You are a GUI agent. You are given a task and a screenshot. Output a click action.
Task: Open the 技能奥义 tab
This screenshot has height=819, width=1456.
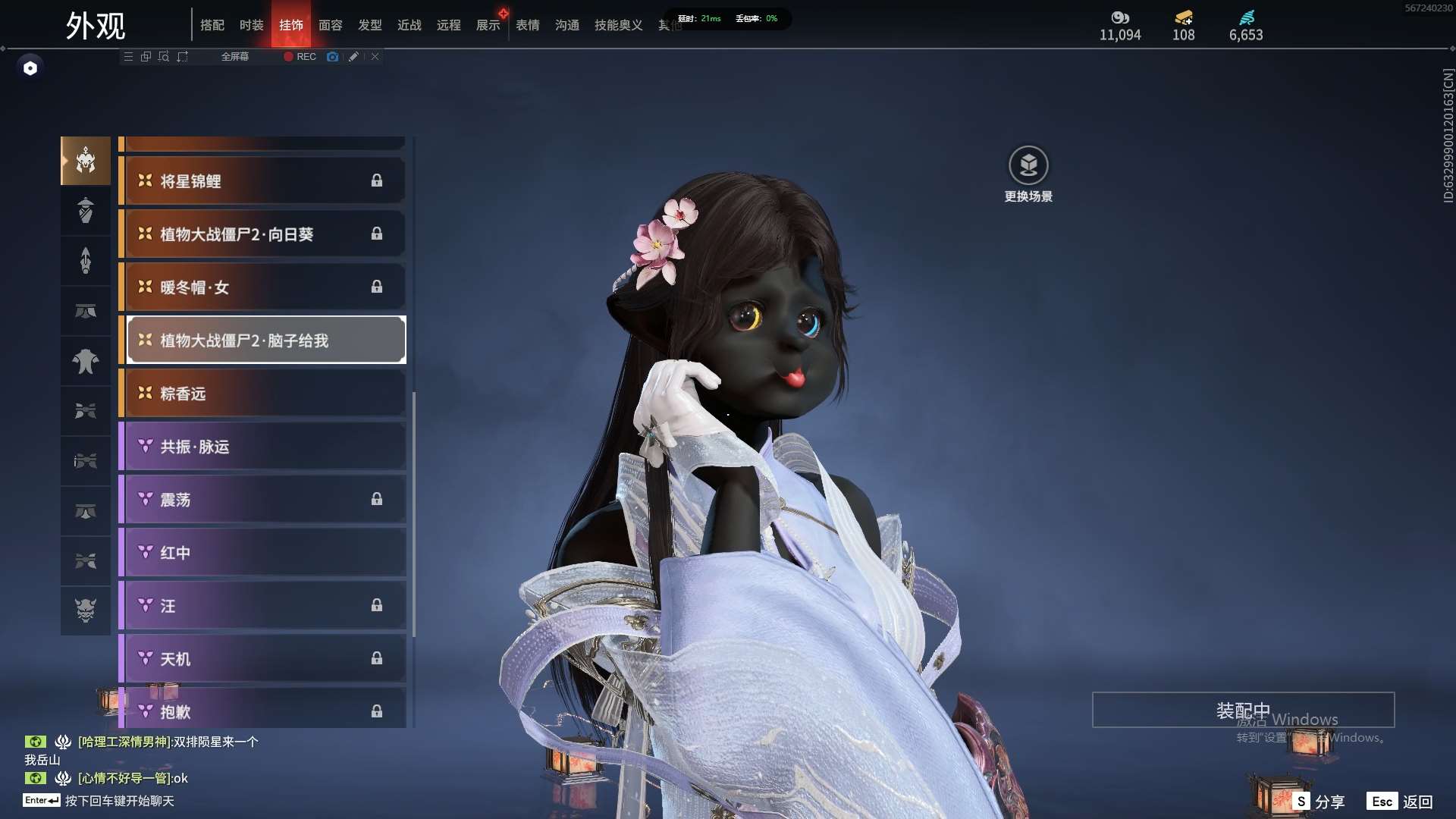click(x=618, y=25)
